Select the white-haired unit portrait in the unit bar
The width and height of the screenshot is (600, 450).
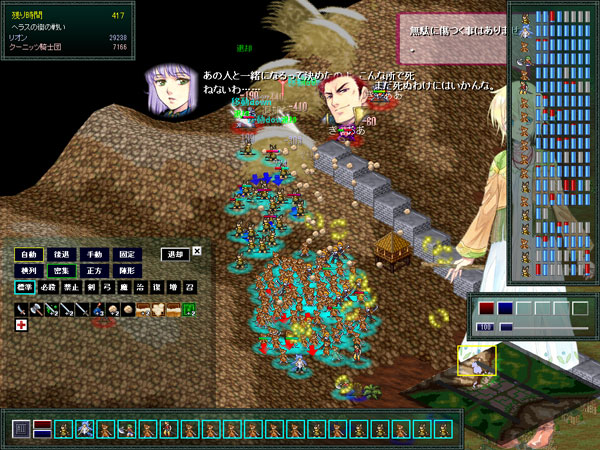point(85,429)
